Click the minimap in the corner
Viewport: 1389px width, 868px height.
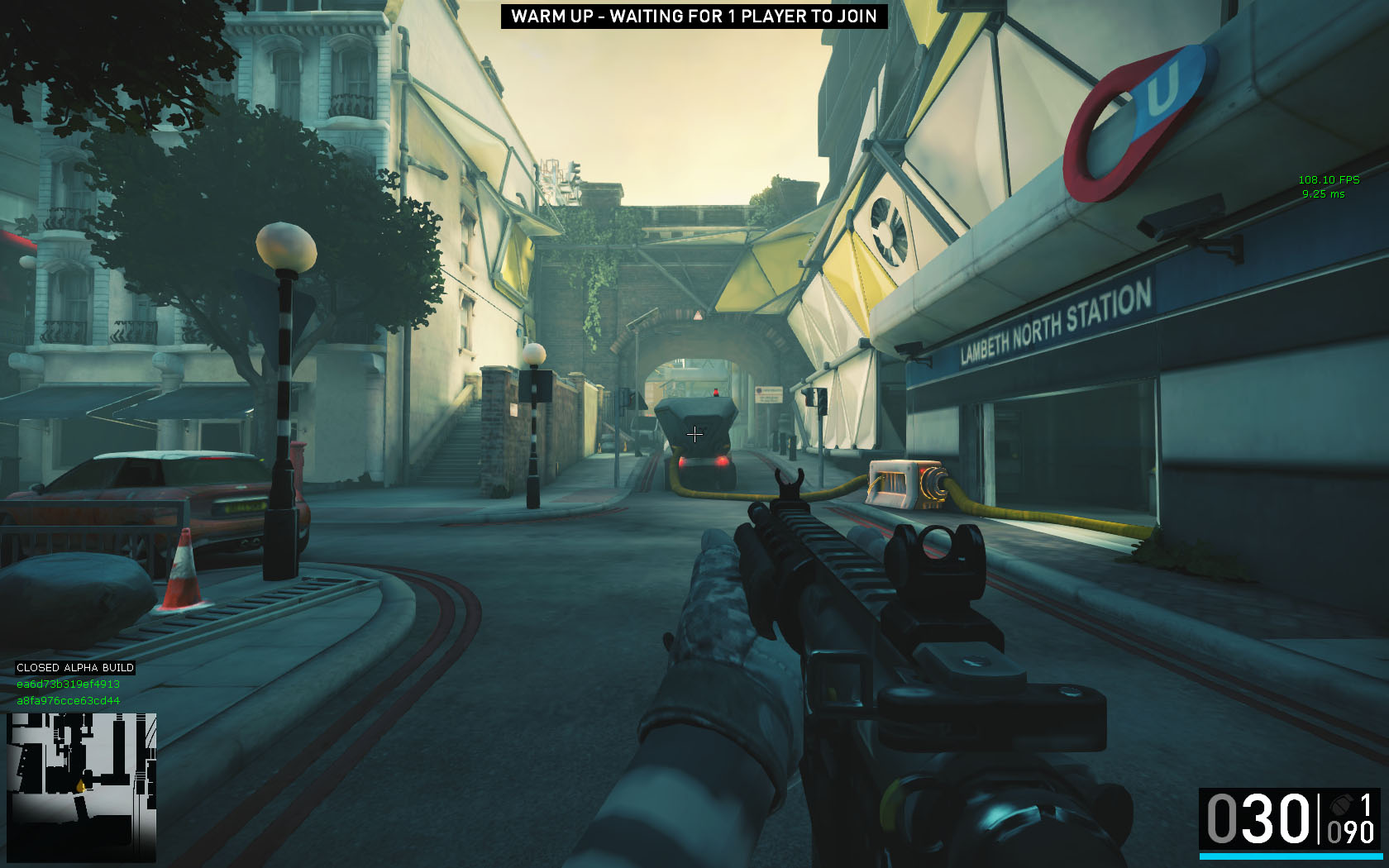[81, 786]
